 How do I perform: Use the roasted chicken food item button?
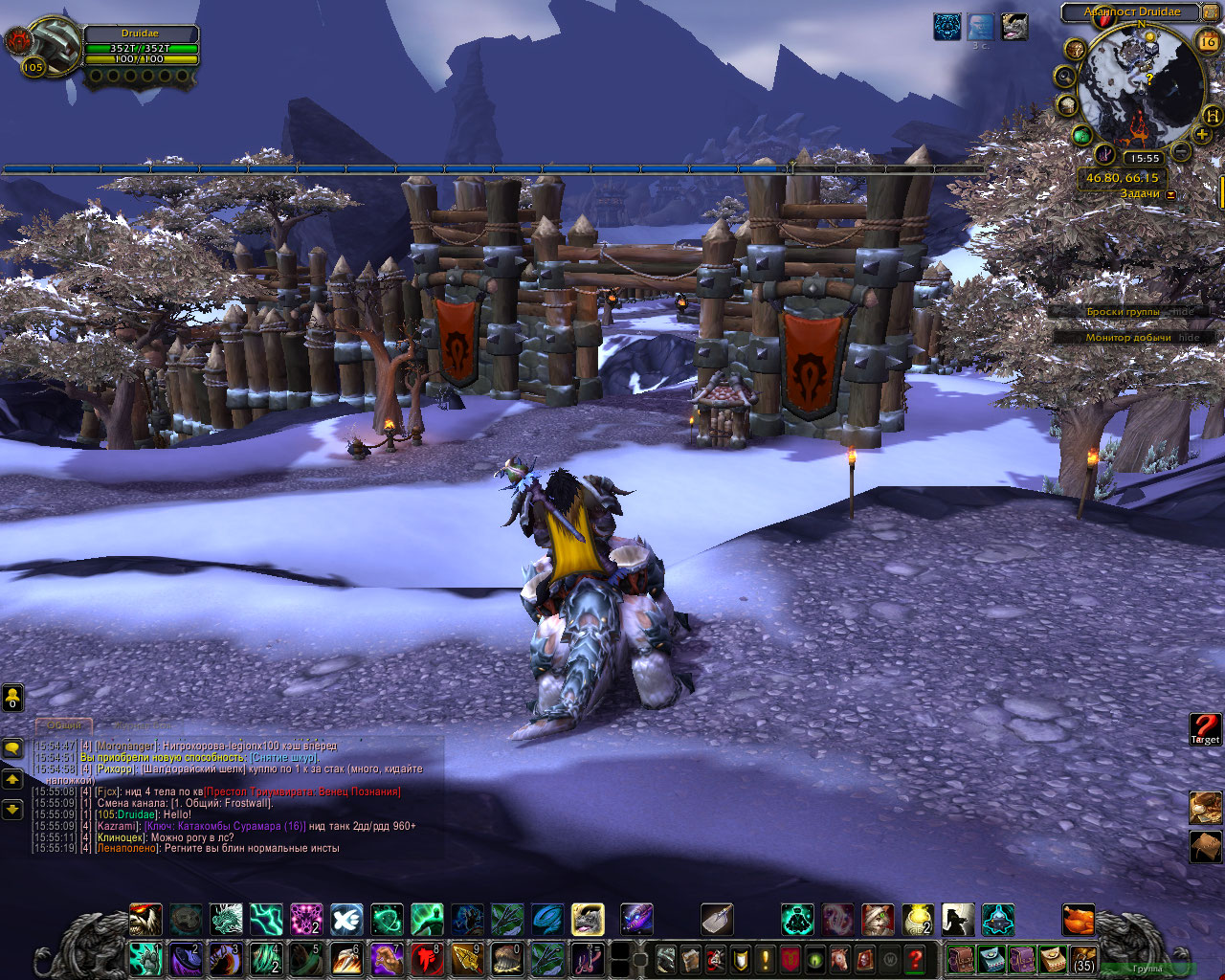point(1079,921)
